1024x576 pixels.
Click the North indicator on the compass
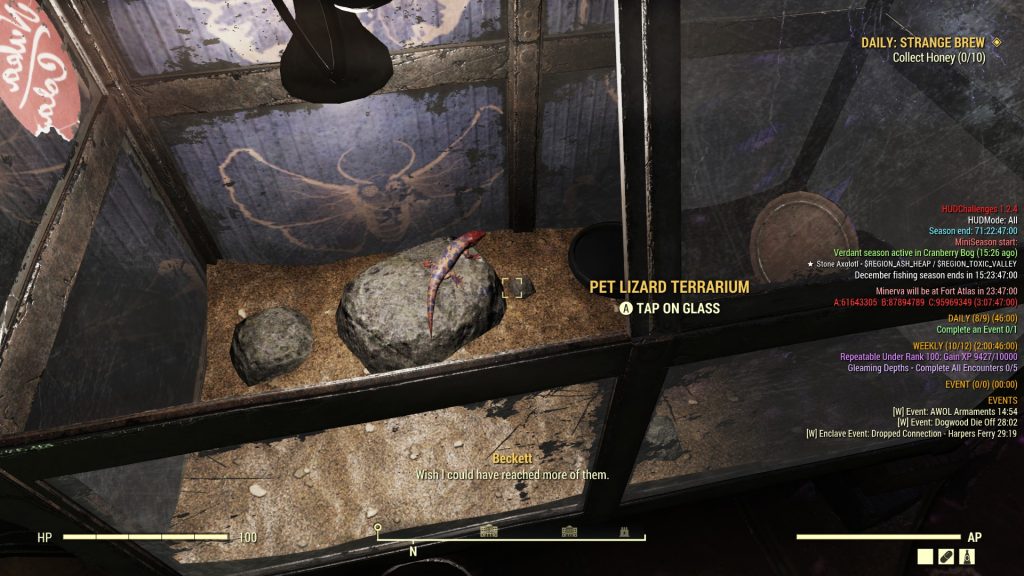point(413,550)
